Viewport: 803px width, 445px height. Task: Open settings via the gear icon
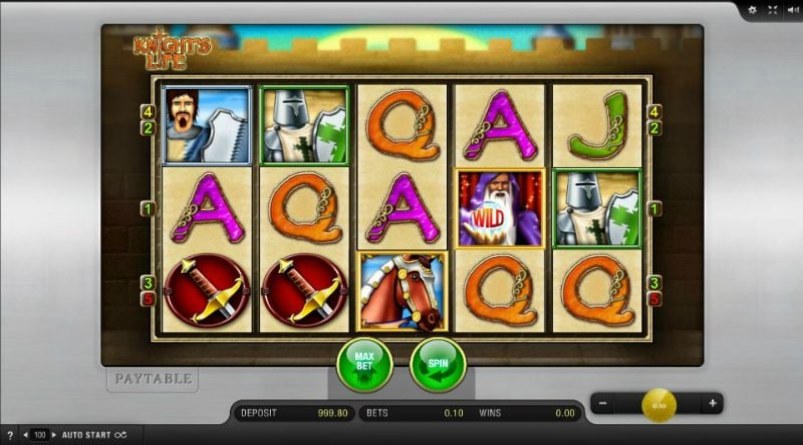tap(752, 9)
